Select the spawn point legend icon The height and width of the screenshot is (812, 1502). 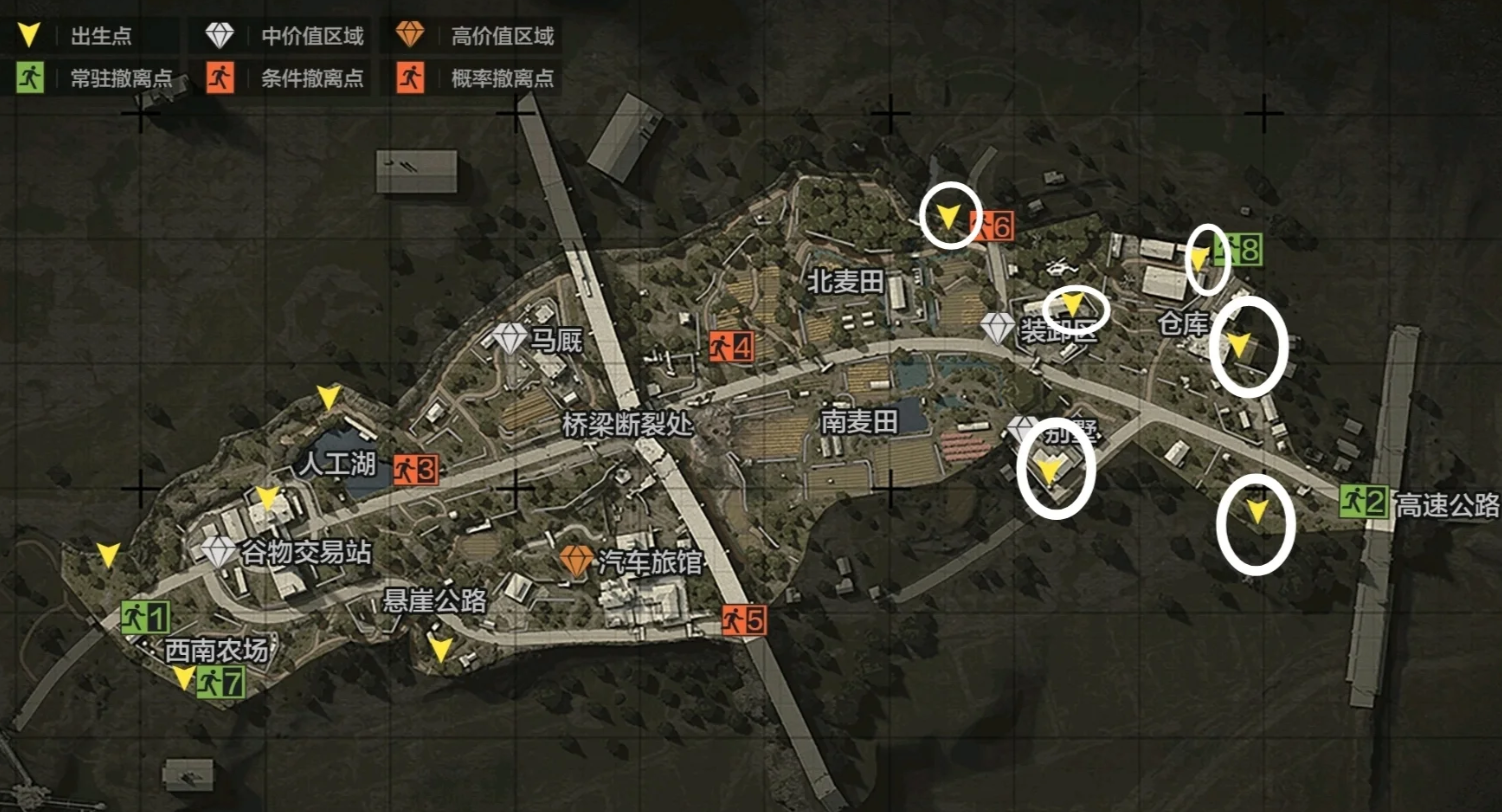30,36
